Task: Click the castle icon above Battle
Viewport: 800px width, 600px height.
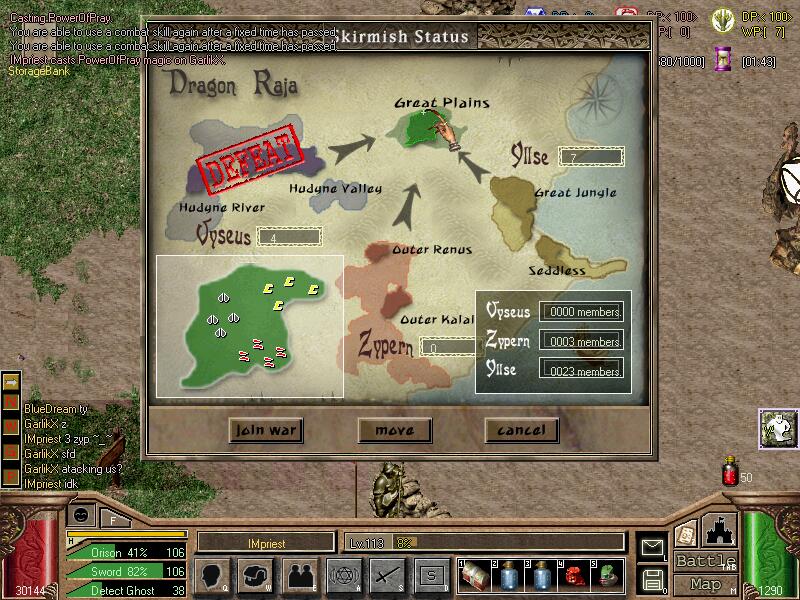Action: 720,530
